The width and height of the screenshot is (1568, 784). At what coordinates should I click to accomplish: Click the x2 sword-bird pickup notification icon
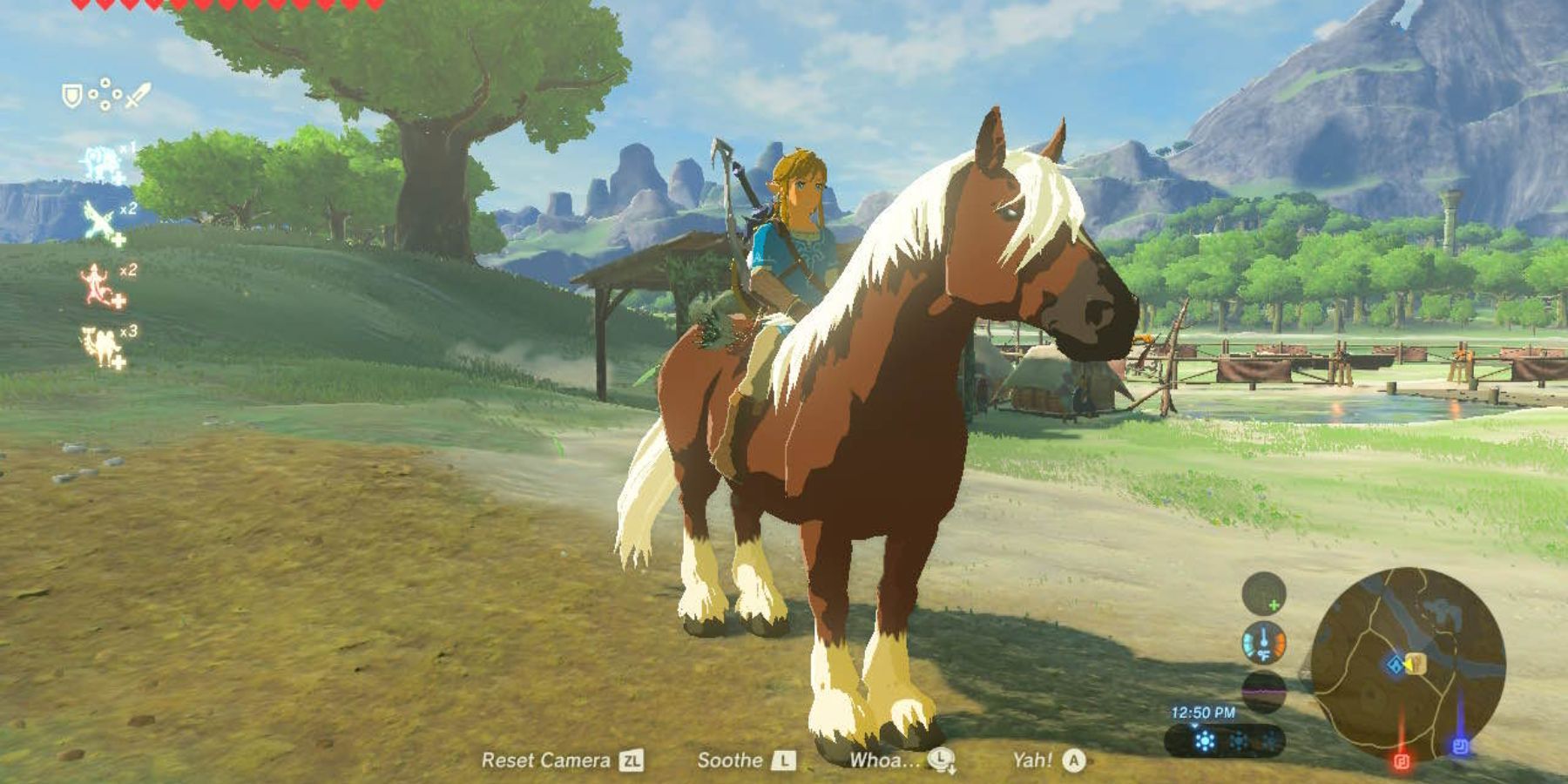[x=96, y=220]
